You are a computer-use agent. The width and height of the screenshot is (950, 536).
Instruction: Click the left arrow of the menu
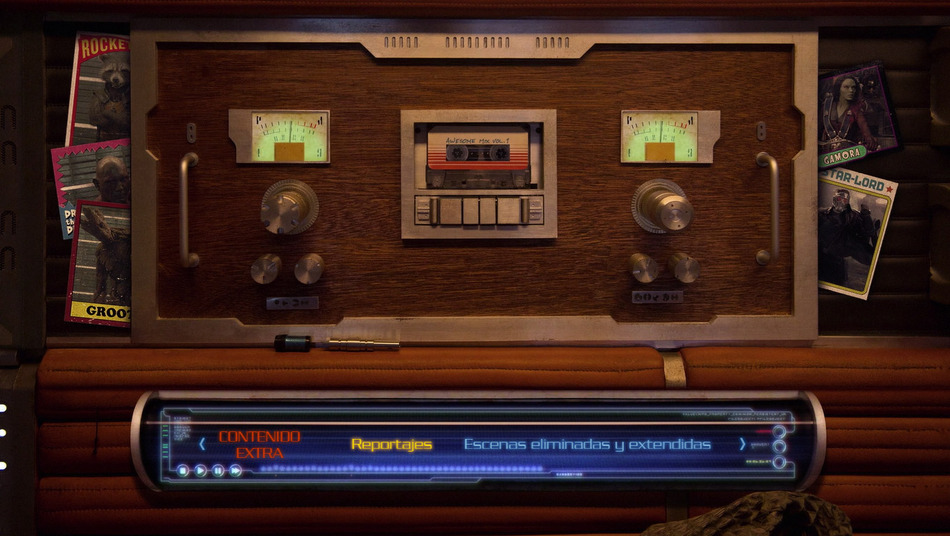click(202, 444)
